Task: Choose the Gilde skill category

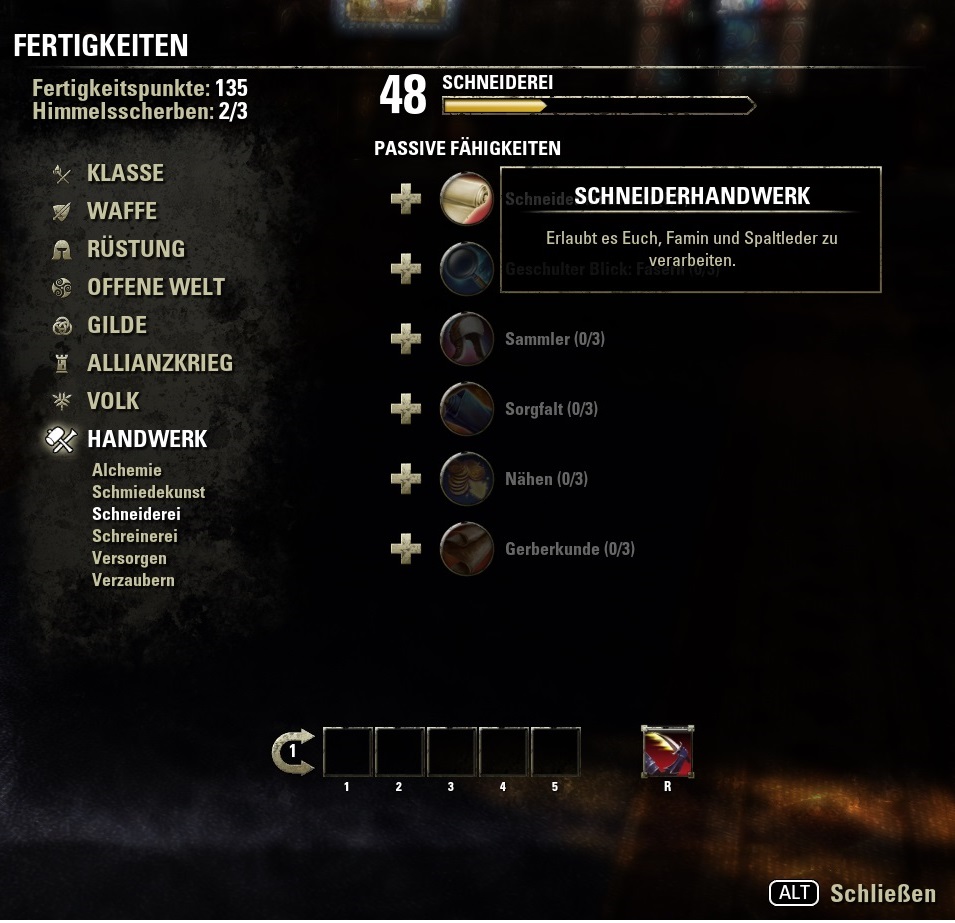Action: pyautogui.click(x=116, y=325)
